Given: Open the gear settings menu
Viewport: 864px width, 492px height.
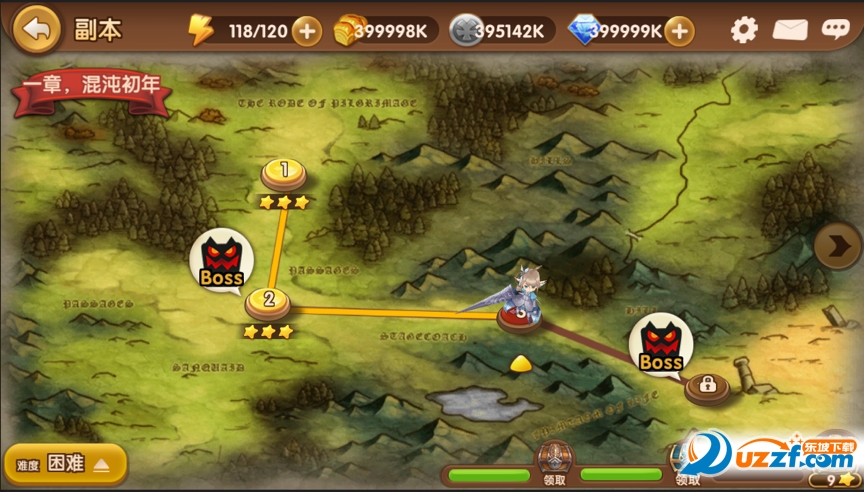Looking at the screenshot, I should 744,30.
